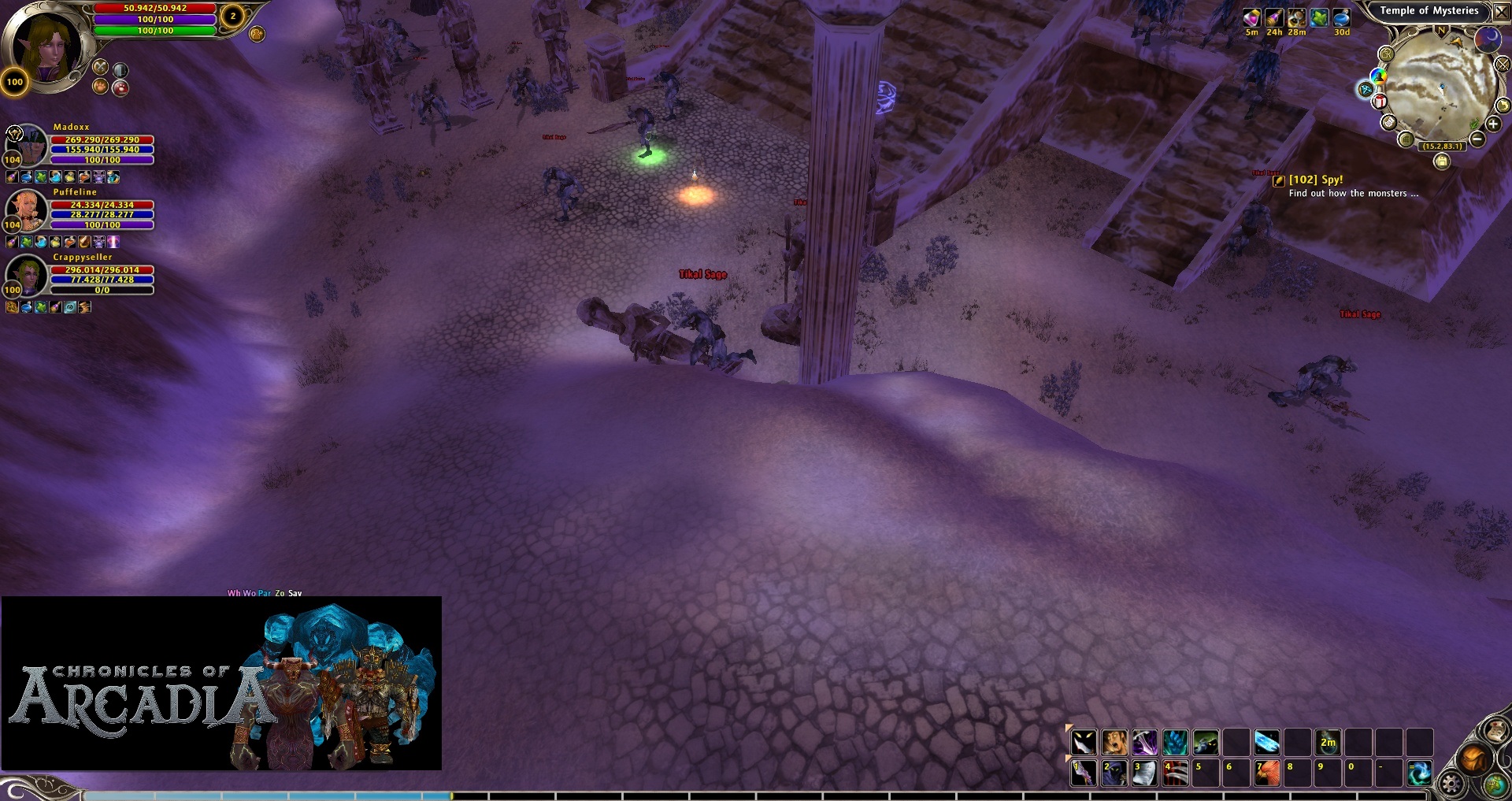Click the circular minimap
Viewport: 1512px width, 801px height.
[x=1440, y=85]
